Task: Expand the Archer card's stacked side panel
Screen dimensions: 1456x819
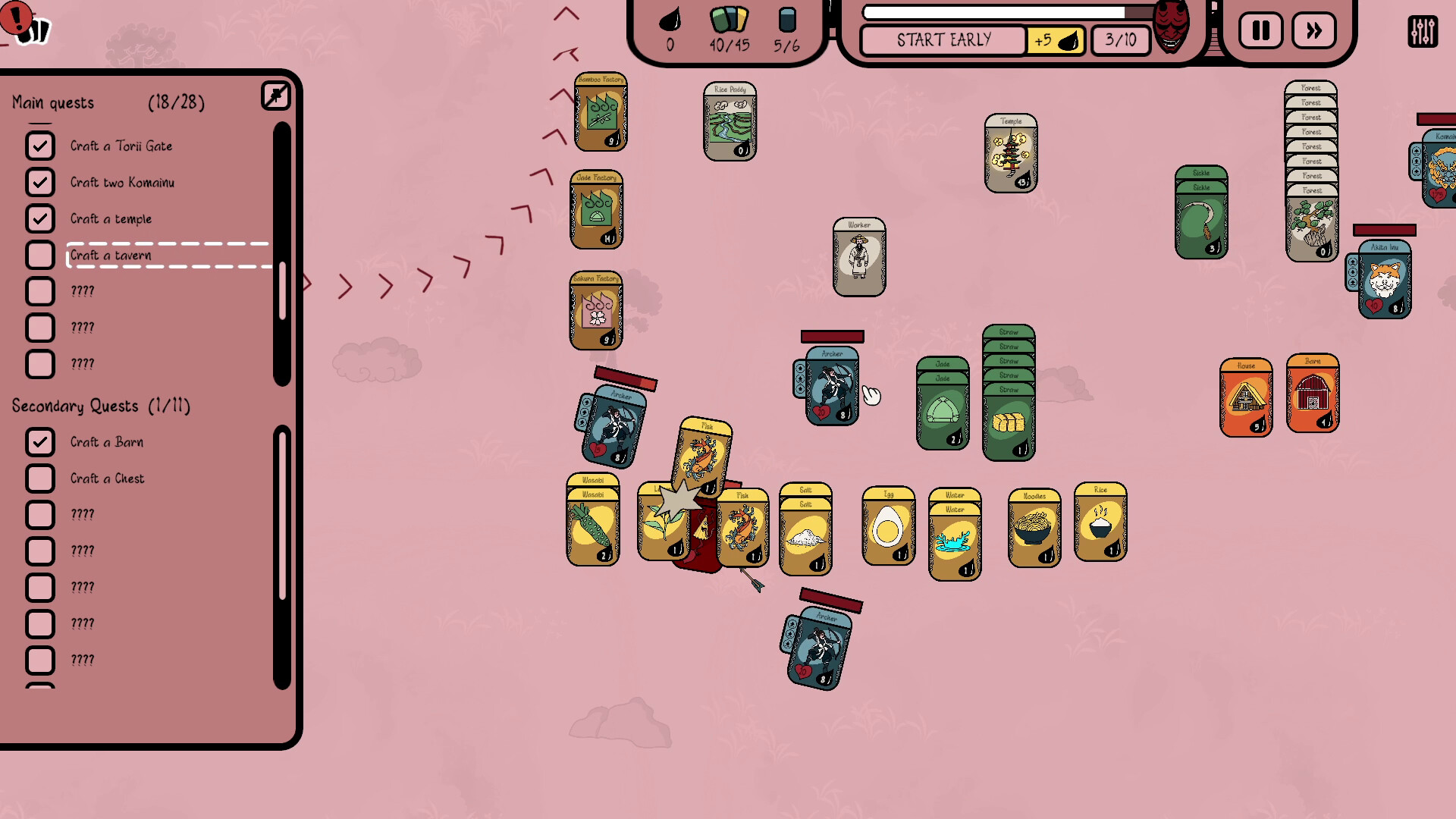Action: coord(800,379)
